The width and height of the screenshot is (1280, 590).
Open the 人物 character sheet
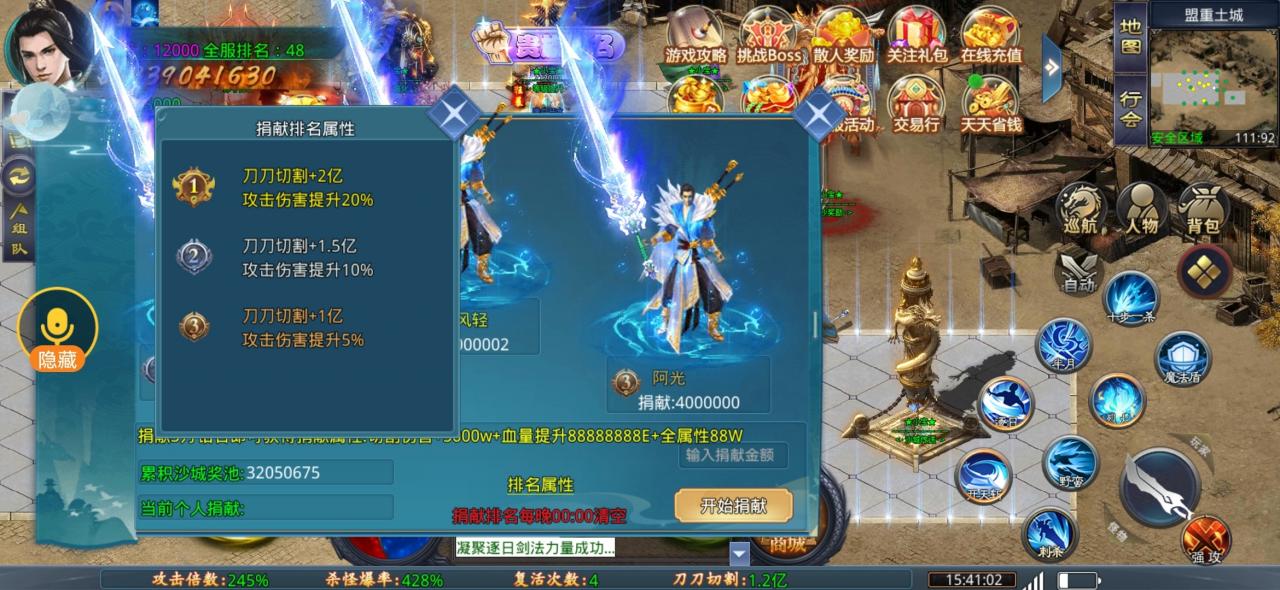point(1141,210)
